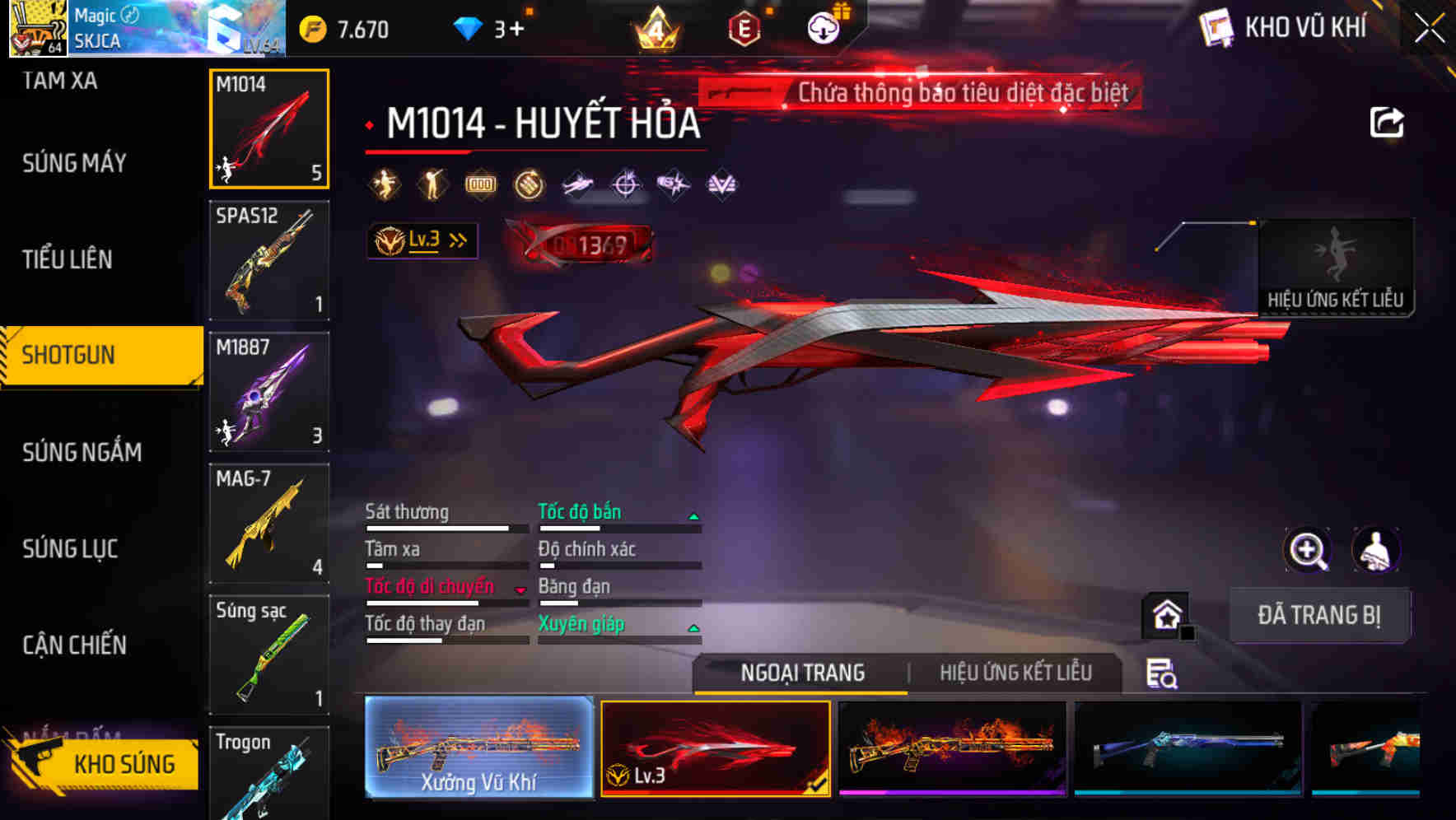Click the share arrow icon at top right
Viewport: 1456px width, 820px height.
(x=1387, y=121)
